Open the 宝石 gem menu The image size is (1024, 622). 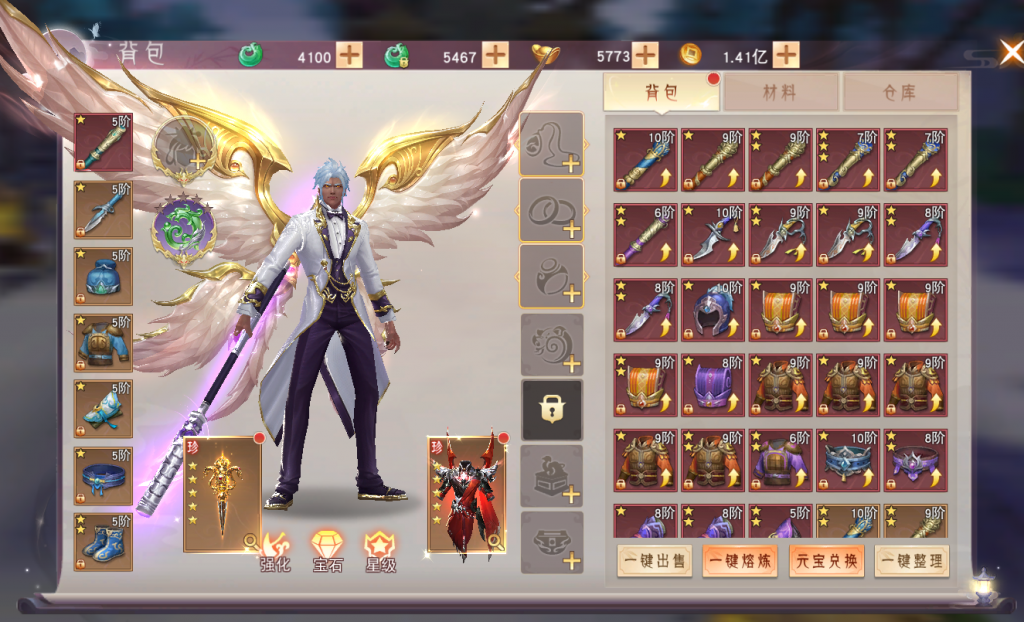click(x=328, y=552)
